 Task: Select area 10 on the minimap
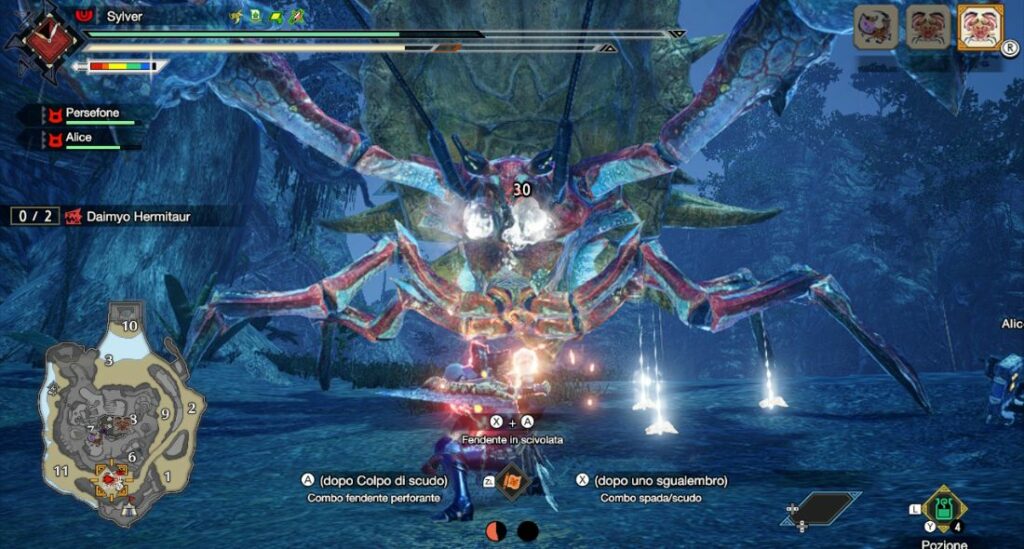[129, 326]
